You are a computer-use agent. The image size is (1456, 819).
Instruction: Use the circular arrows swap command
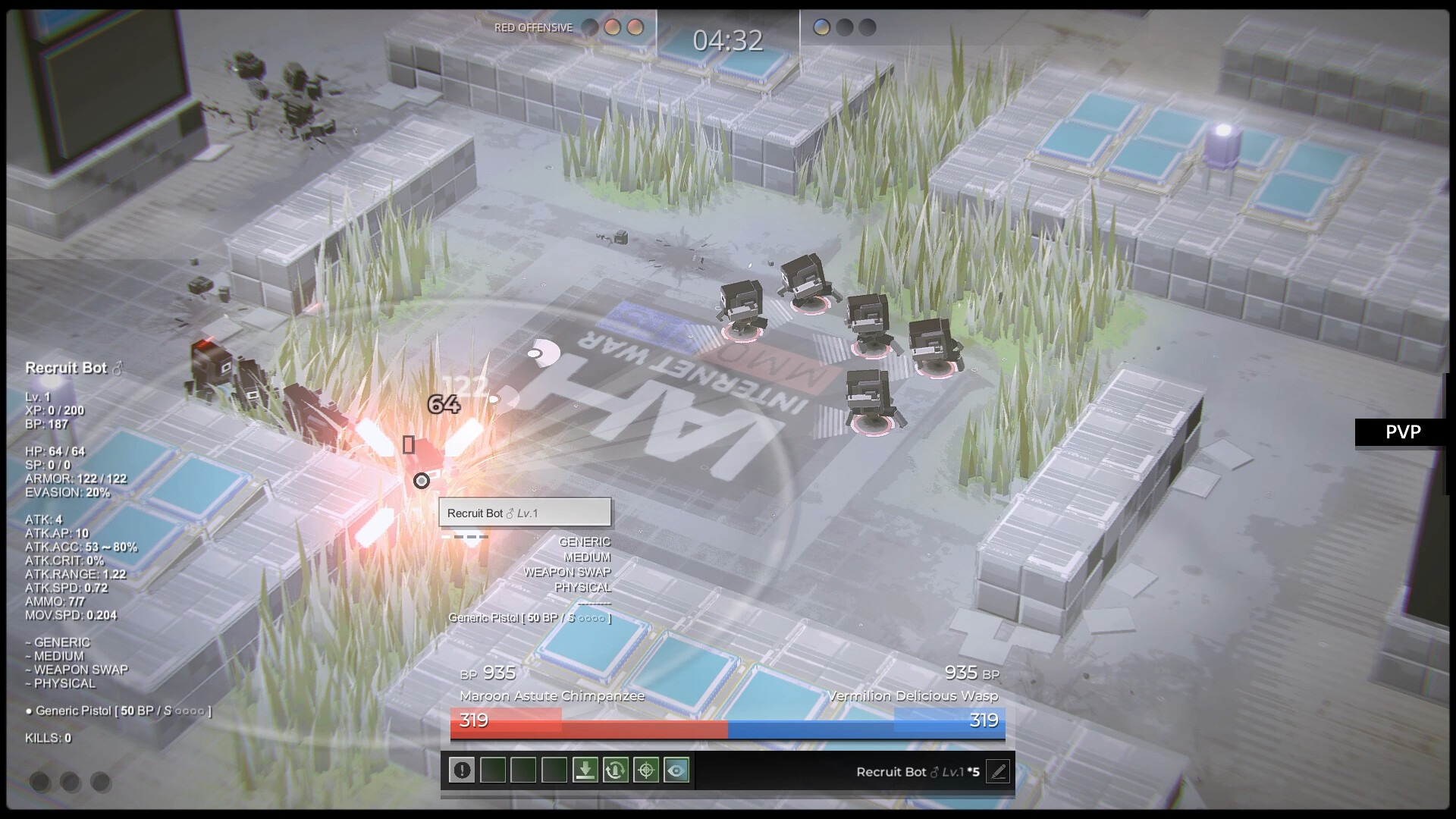coord(615,770)
